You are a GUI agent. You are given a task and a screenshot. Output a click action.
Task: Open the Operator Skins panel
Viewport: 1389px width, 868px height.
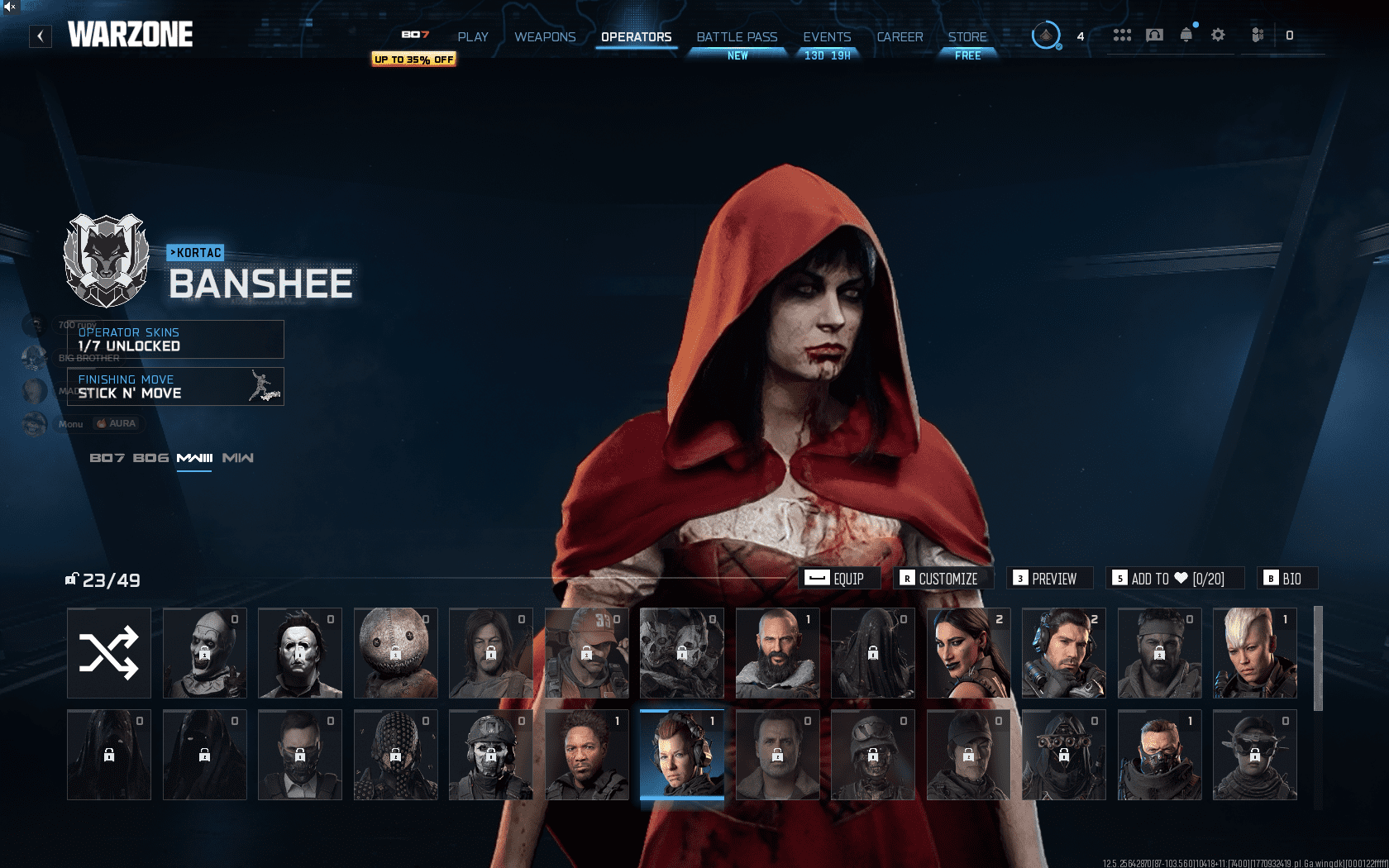(x=174, y=339)
